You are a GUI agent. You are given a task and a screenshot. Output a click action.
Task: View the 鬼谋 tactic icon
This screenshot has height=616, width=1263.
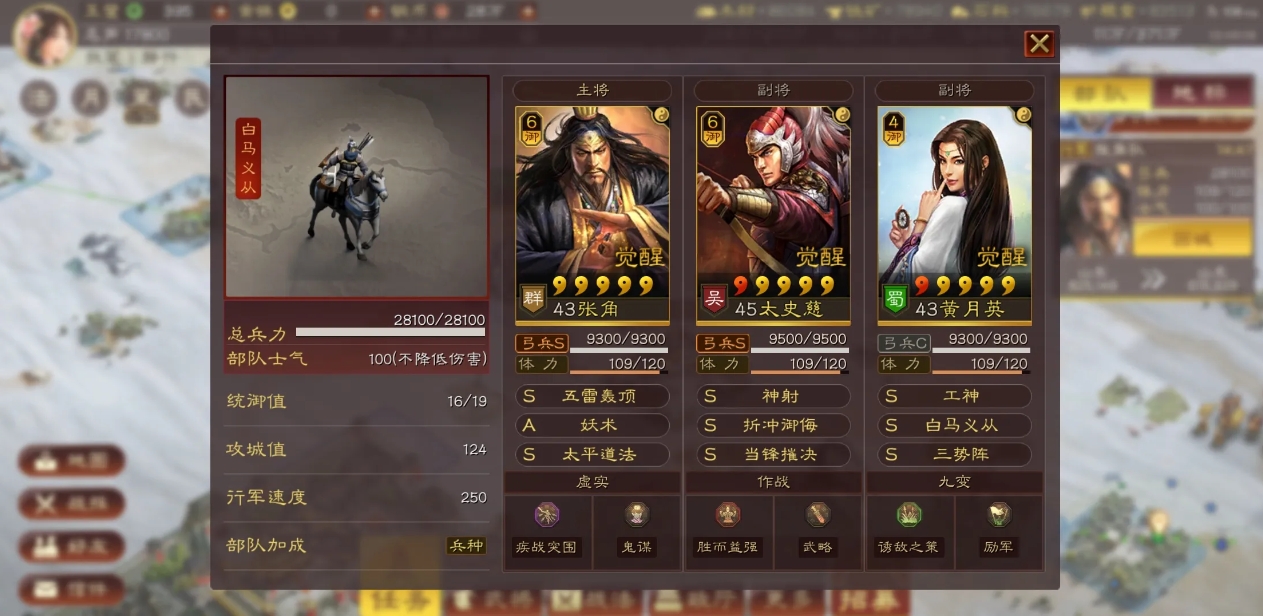(635, 515)
